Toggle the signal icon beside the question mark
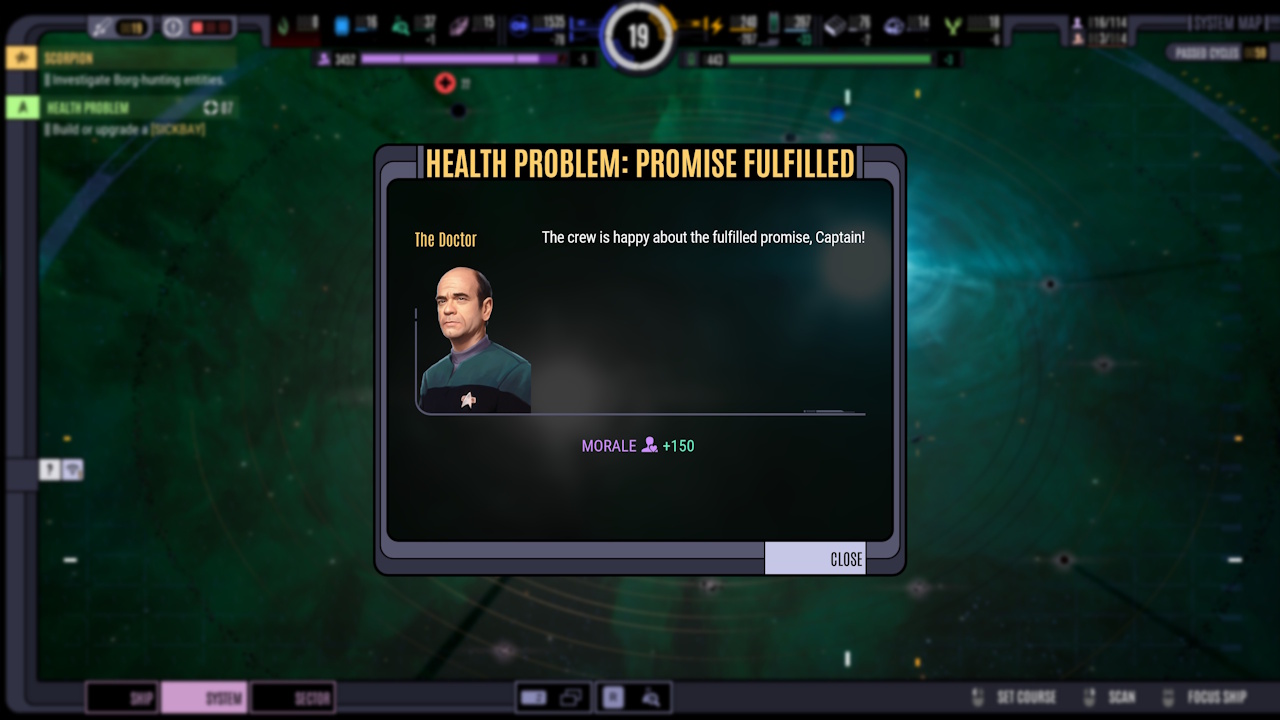 pyautogui.click(x=72, y=469)
